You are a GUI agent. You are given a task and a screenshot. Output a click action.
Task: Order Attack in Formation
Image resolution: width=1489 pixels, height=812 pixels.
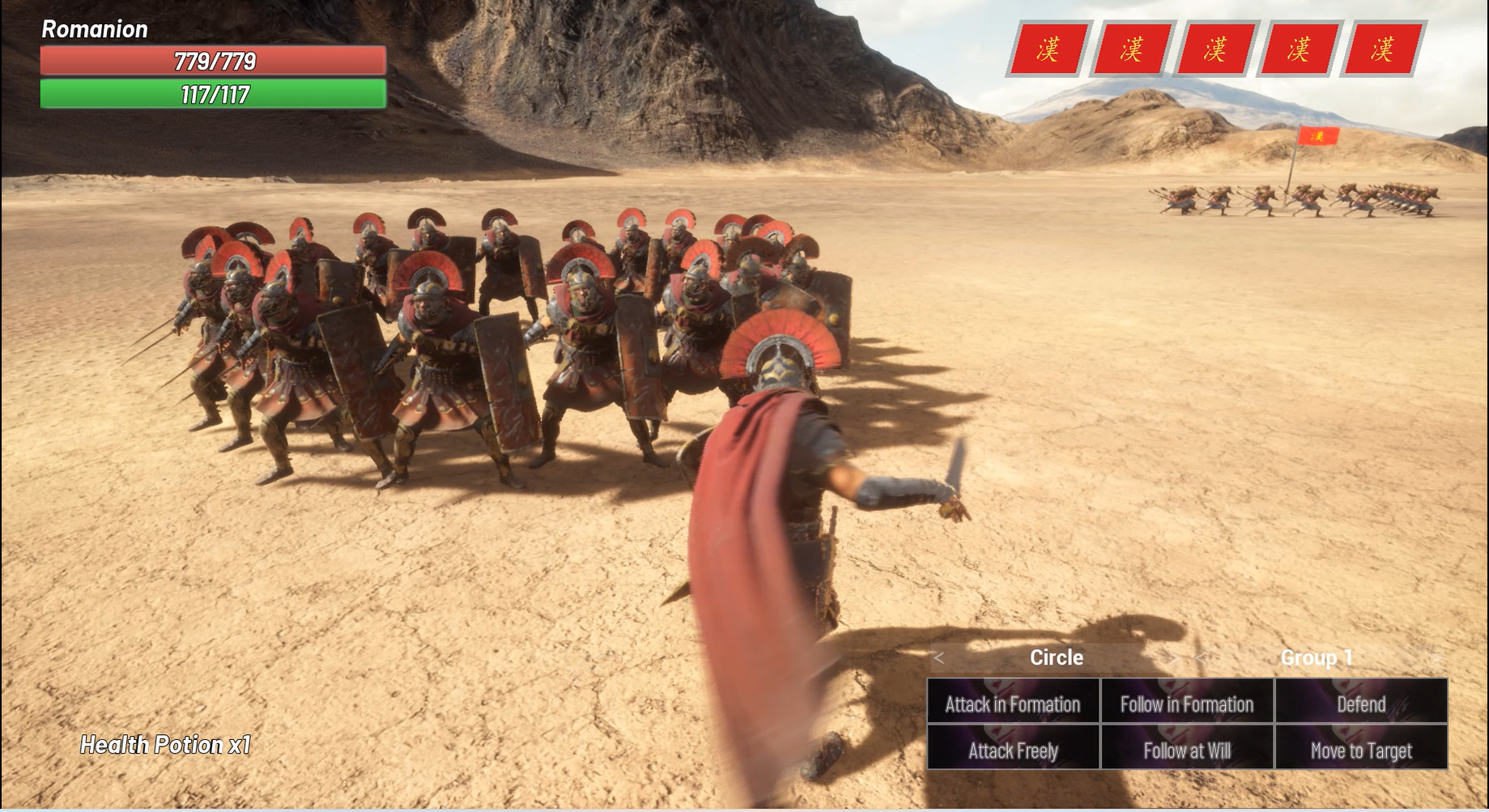(x=1011, y=704)
